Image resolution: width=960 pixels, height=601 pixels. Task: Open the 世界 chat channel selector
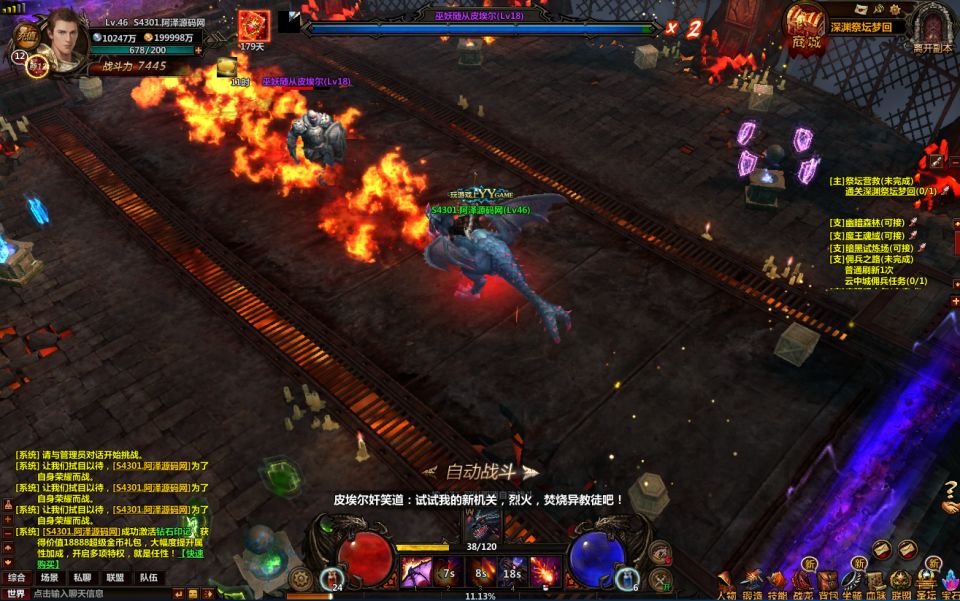coord(16,594)
